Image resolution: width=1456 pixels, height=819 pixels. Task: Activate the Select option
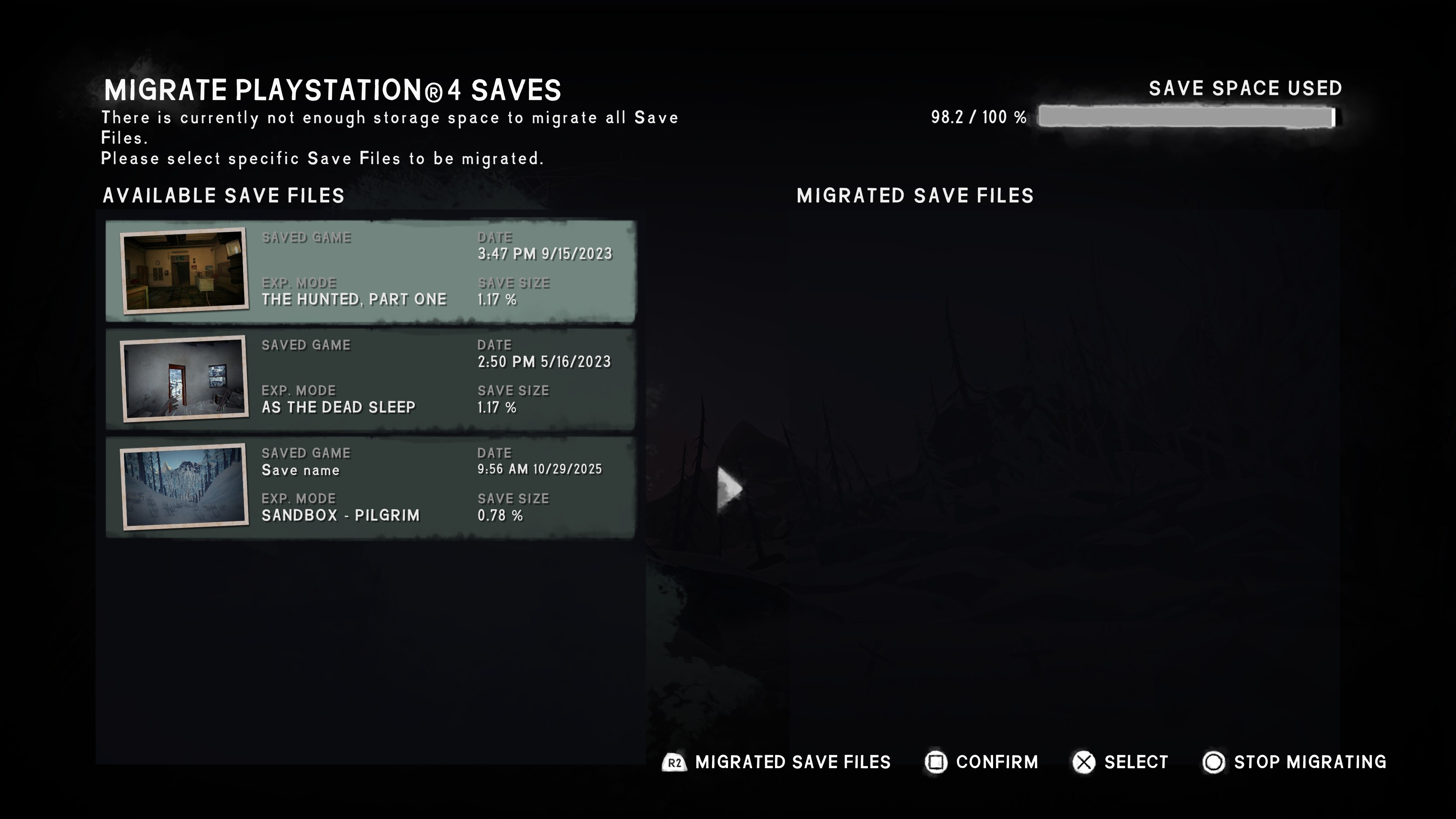tap(1120, 762)
